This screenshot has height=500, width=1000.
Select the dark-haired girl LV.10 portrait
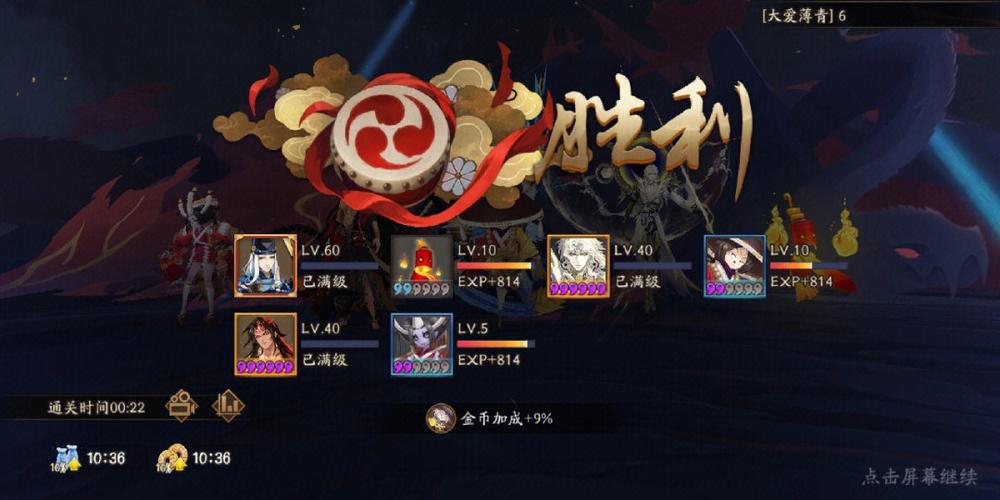734,266
